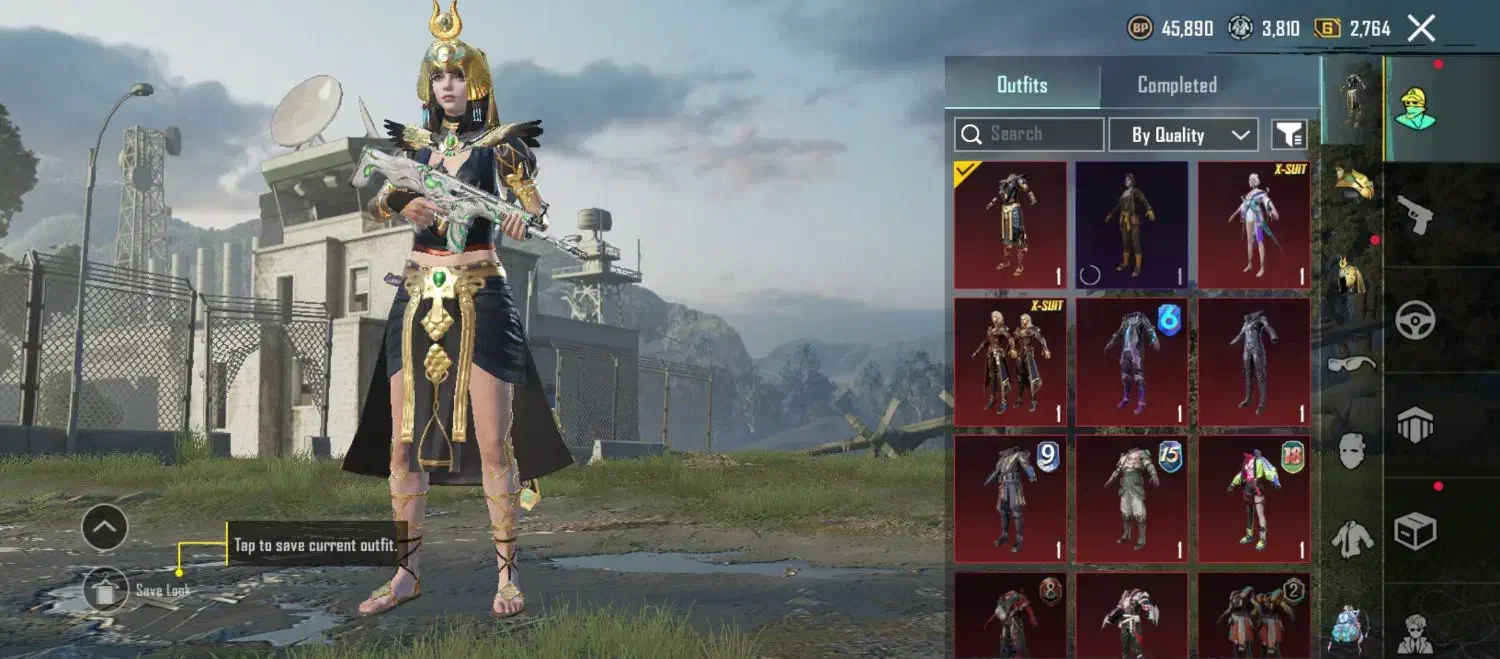Switch to the Completed tab
Screen dimensions: 1500x659
[1177, 85]
